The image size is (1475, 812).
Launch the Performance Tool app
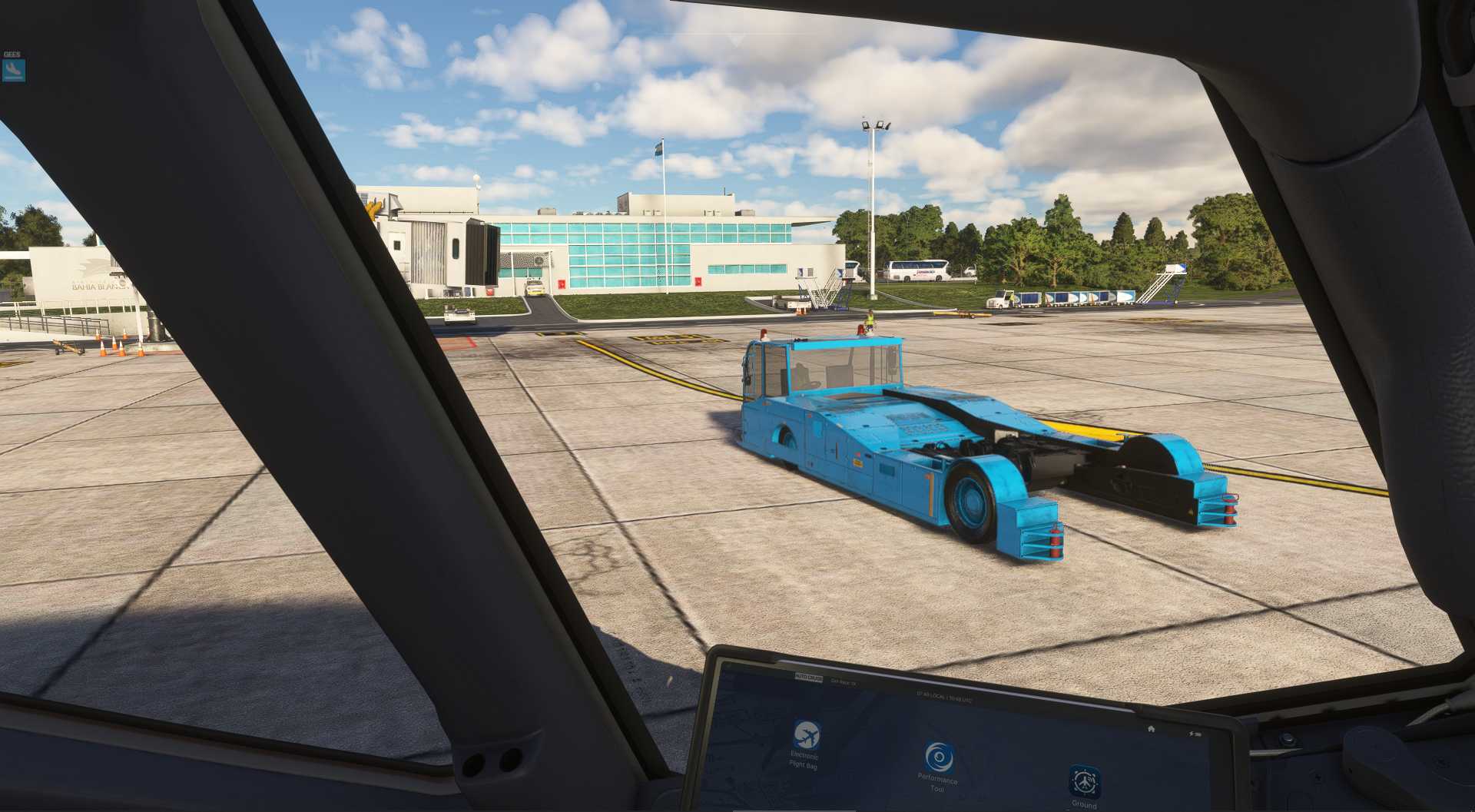[938, 757]
